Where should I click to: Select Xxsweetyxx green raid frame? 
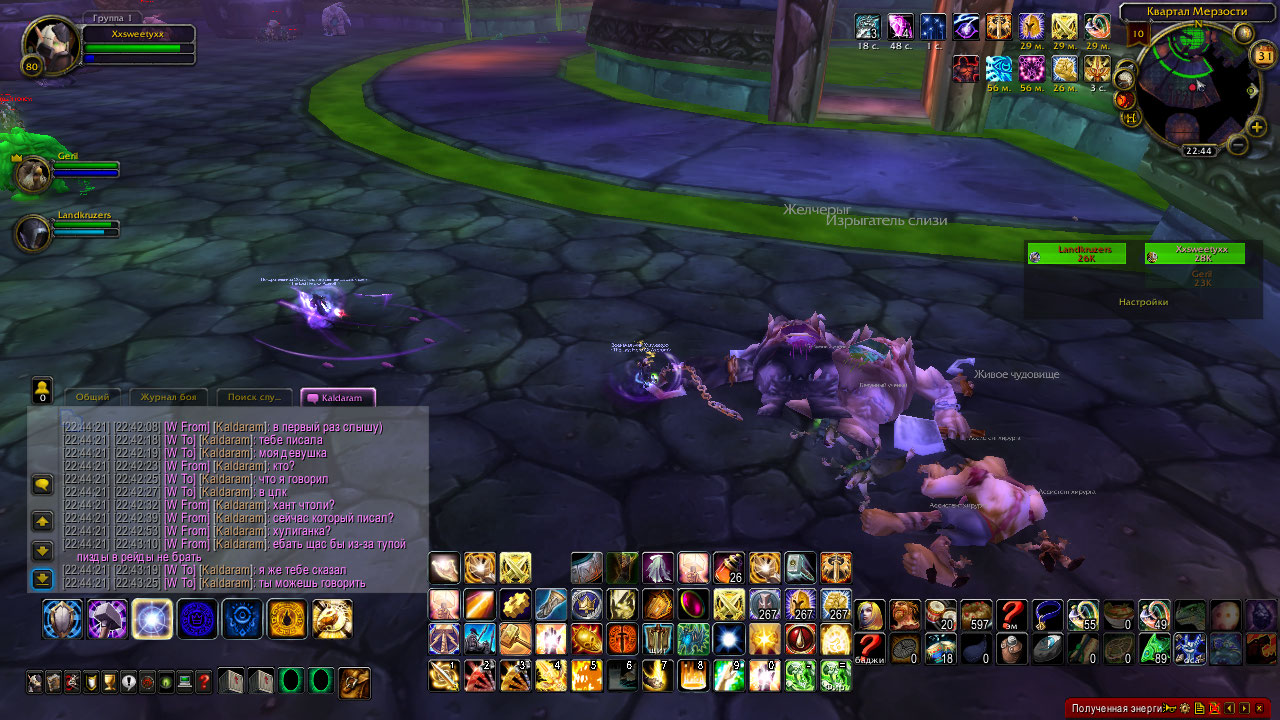[1194, 254]
